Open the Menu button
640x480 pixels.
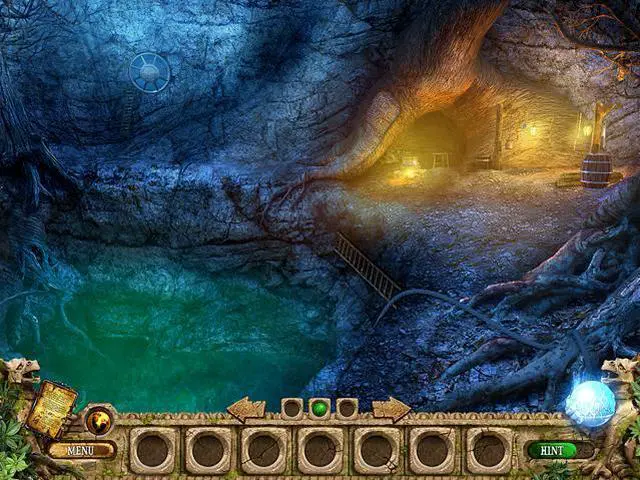80,450
